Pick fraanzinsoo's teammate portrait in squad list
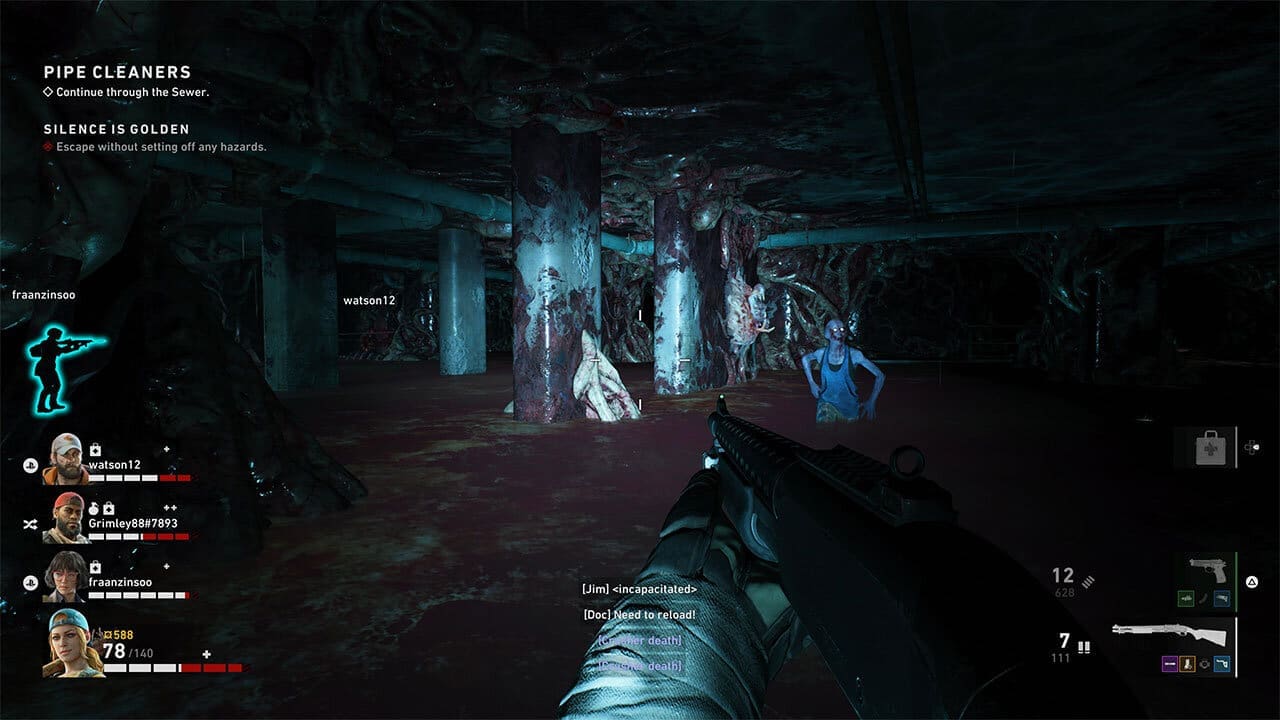 (67, 577)
